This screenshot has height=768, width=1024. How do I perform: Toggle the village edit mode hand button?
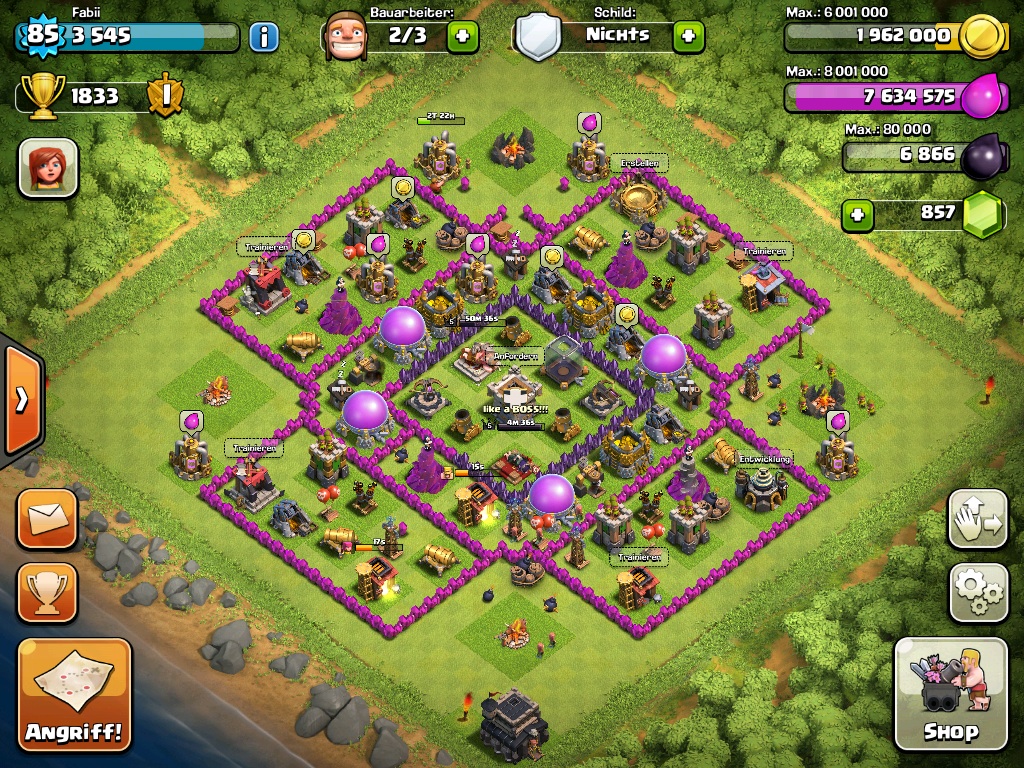978,520
